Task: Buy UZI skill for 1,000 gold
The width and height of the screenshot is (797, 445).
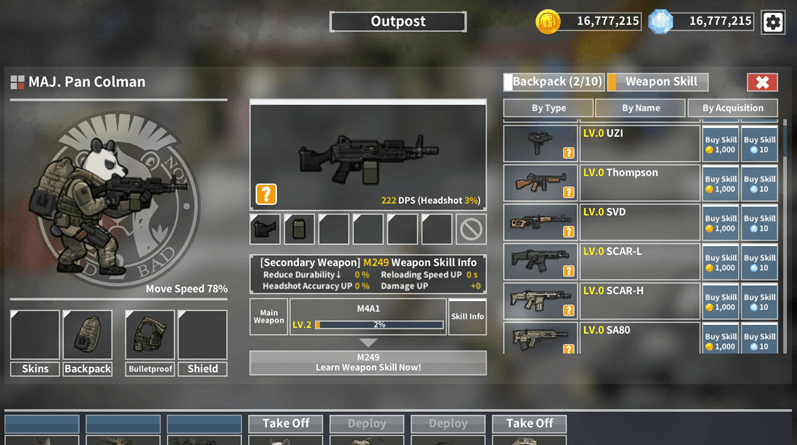Action: [x=720, y=144]
